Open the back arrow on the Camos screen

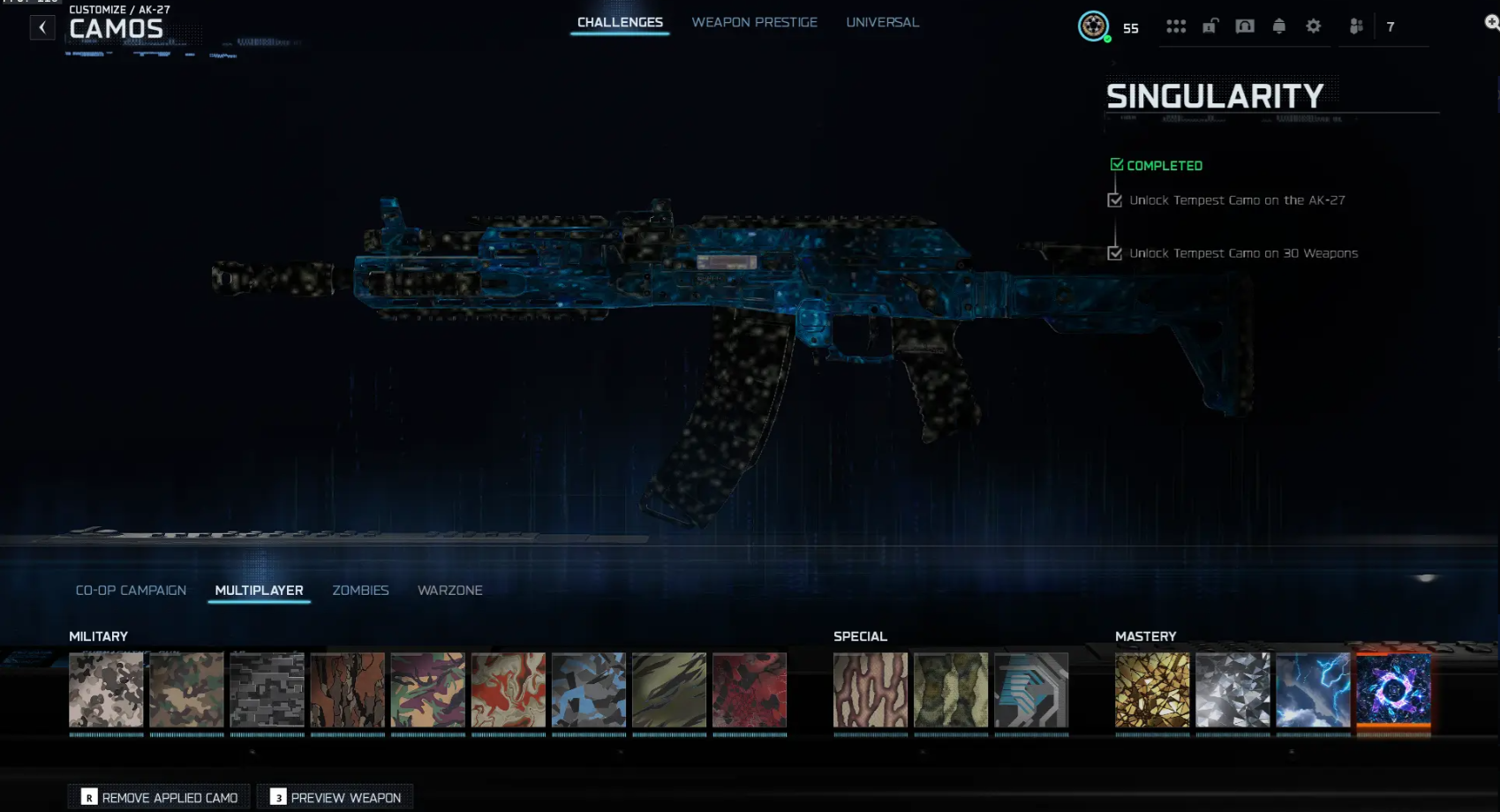(x=42, y=26)
